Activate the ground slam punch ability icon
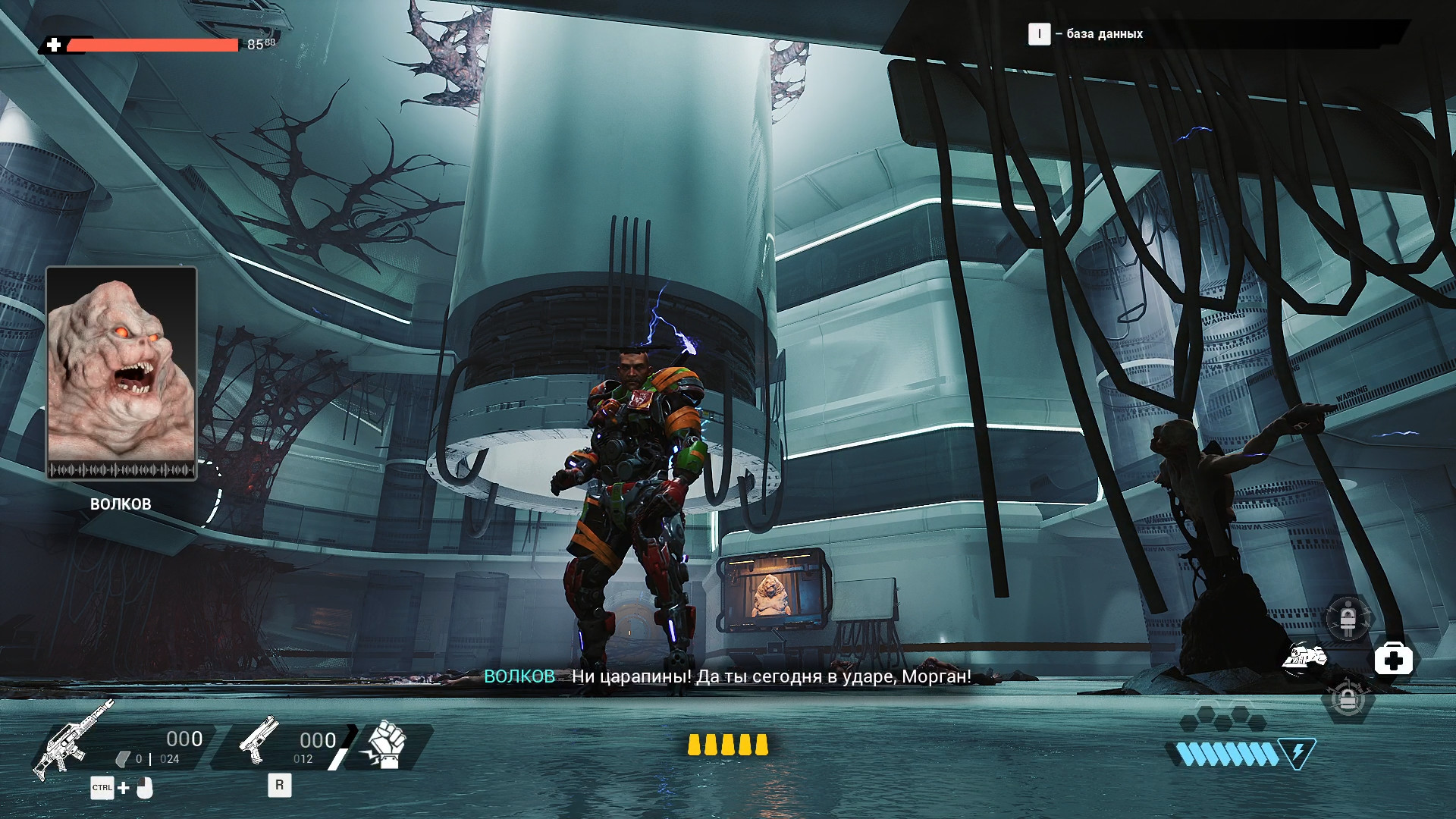The image size is (1456, 819). pos(1304,657)
